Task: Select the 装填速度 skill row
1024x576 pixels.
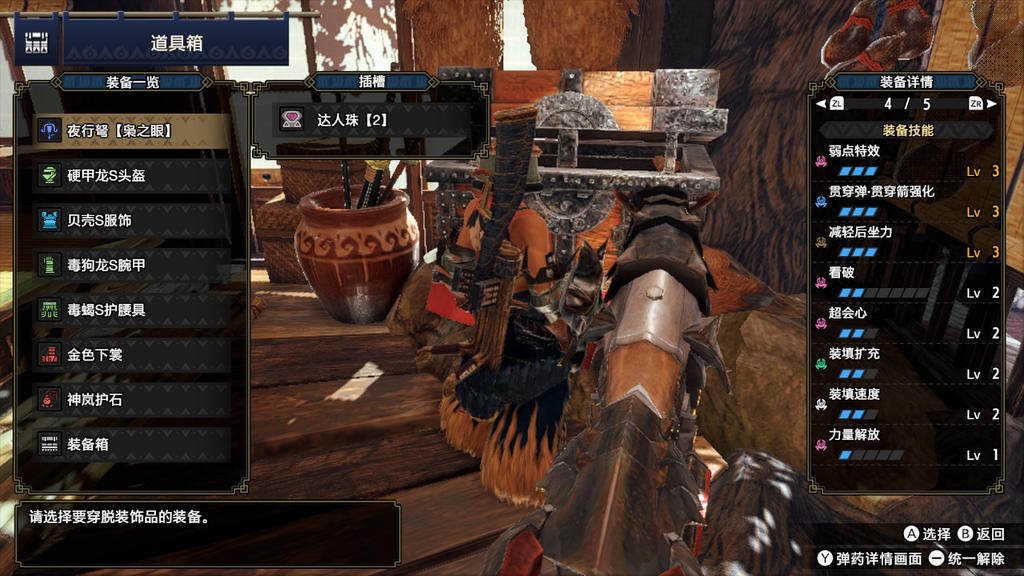Action: point(907,404)
